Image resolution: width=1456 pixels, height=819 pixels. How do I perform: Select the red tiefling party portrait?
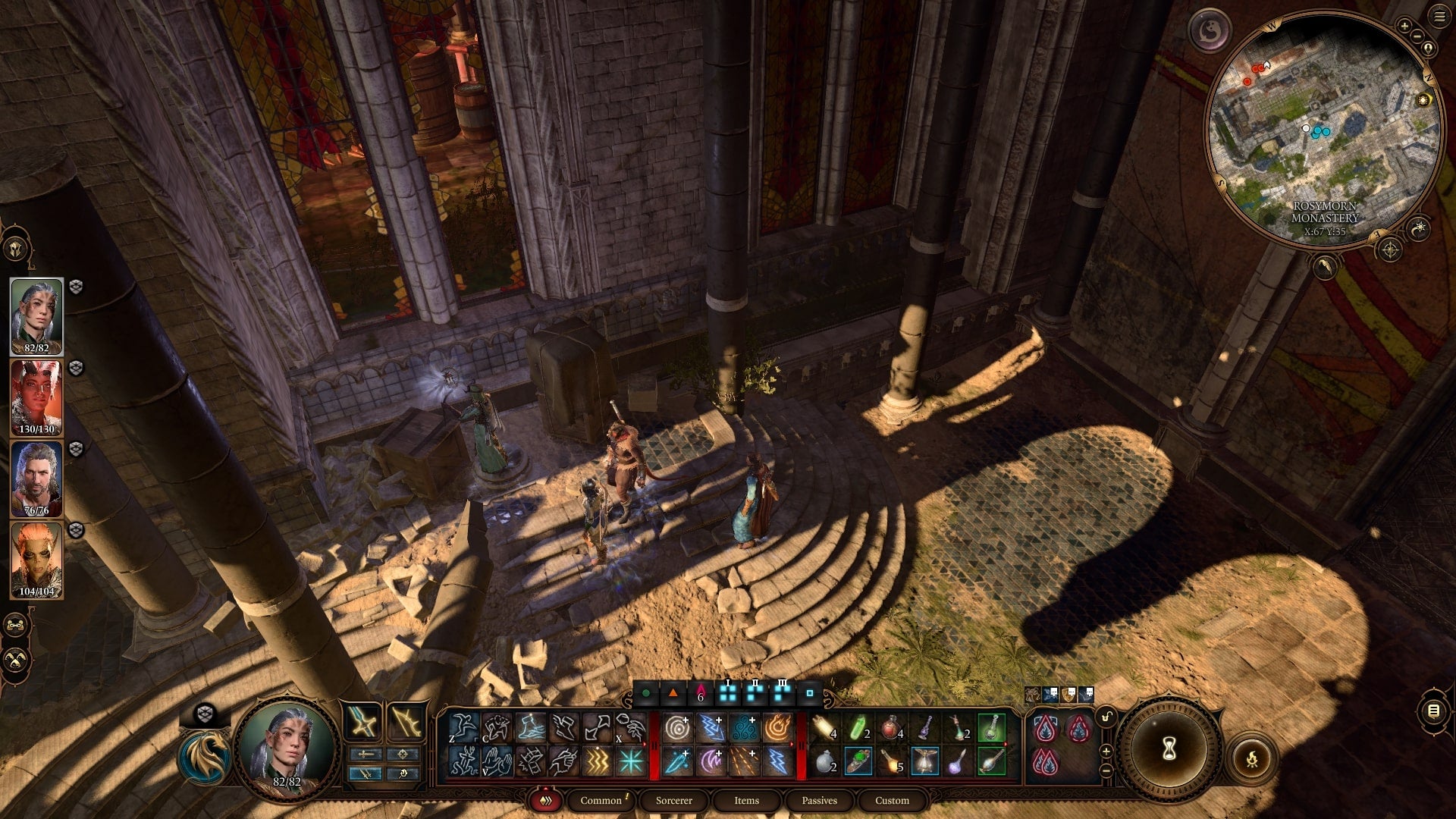(36, 397)
